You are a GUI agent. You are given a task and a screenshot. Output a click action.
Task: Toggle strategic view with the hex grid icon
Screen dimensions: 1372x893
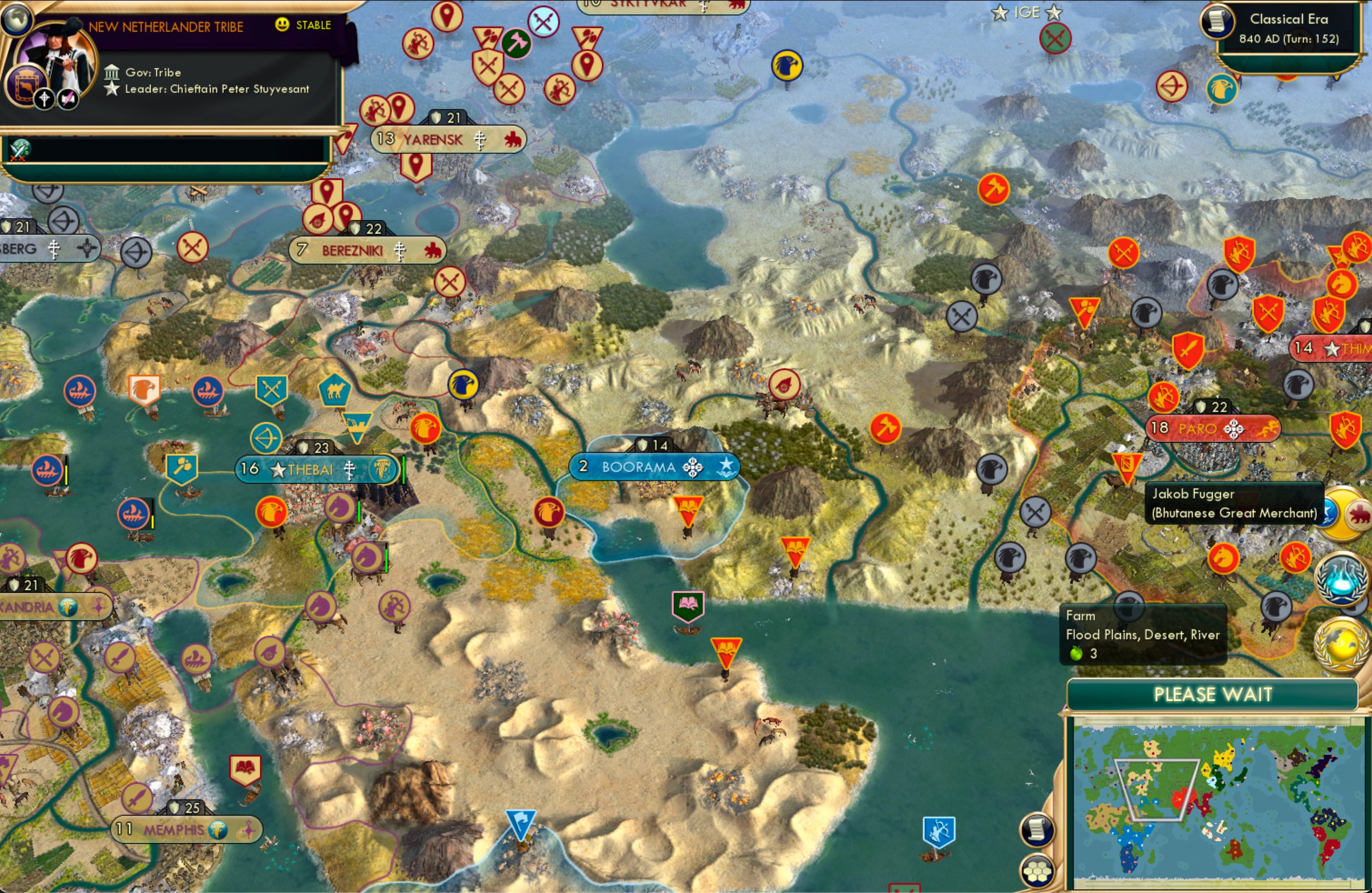pos(1038,871)
